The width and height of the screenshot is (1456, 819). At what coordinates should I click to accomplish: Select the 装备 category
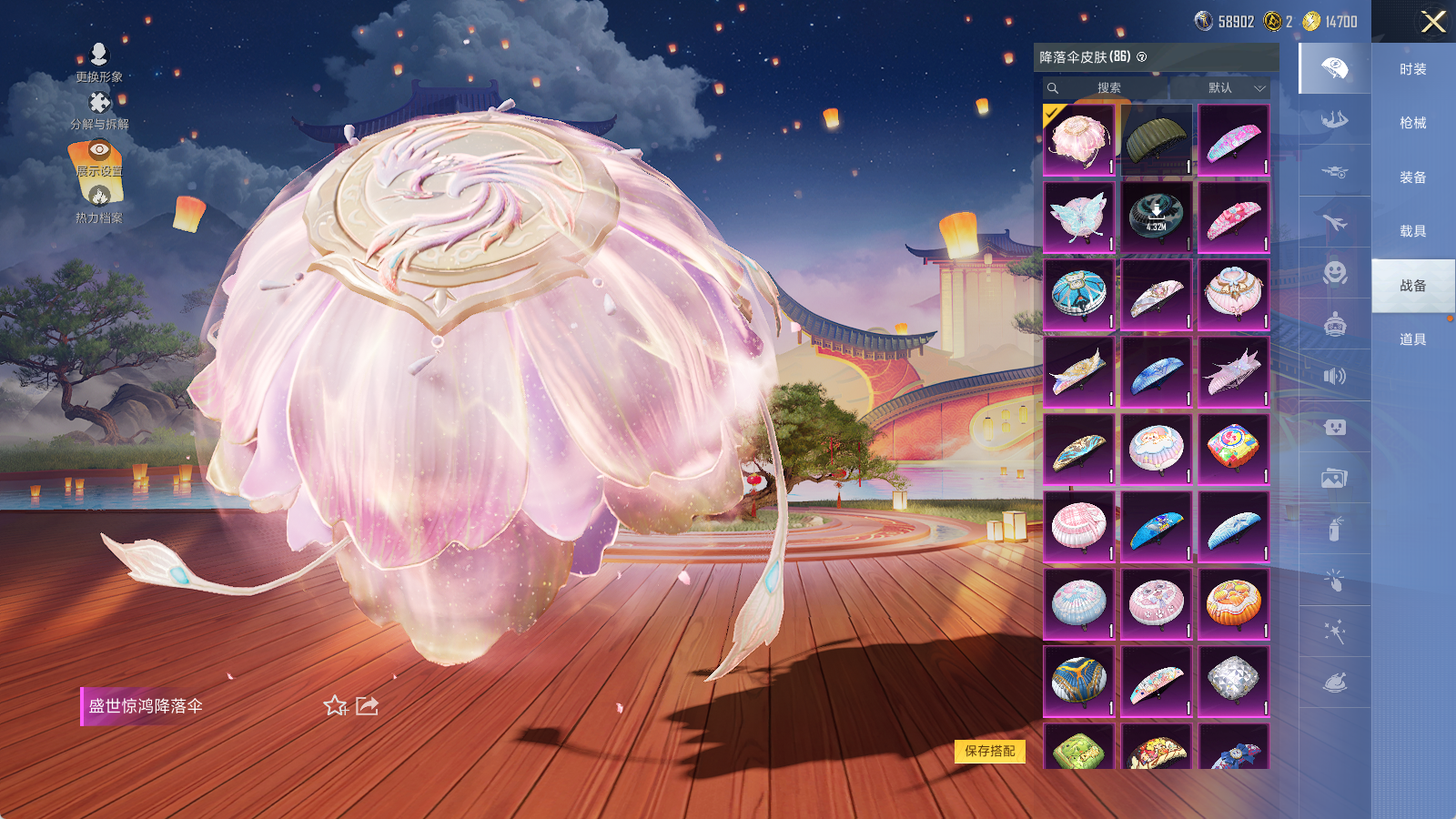point(1412,177)
